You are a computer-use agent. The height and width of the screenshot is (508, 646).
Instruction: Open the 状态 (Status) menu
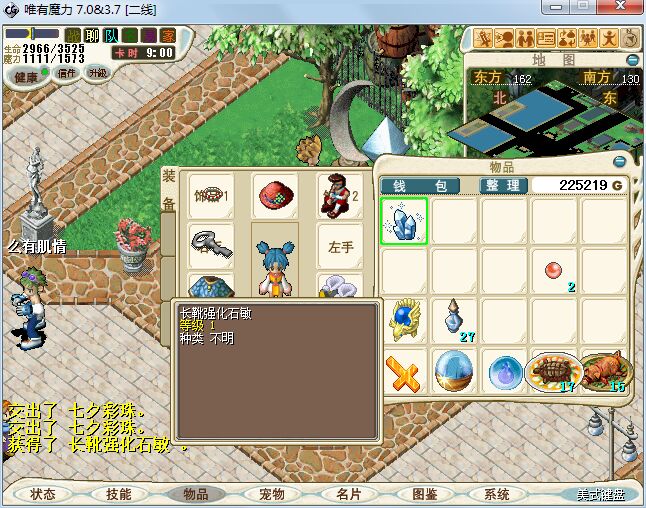click(x=43, y=494)
